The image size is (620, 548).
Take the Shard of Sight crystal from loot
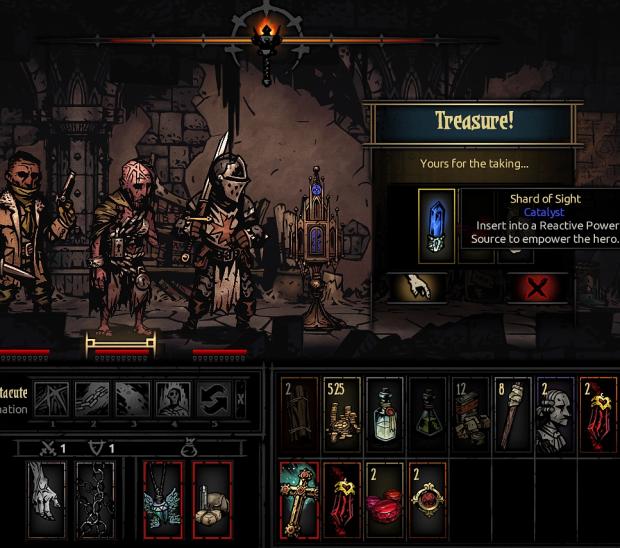pyautogui.click(x=437, y=226)
